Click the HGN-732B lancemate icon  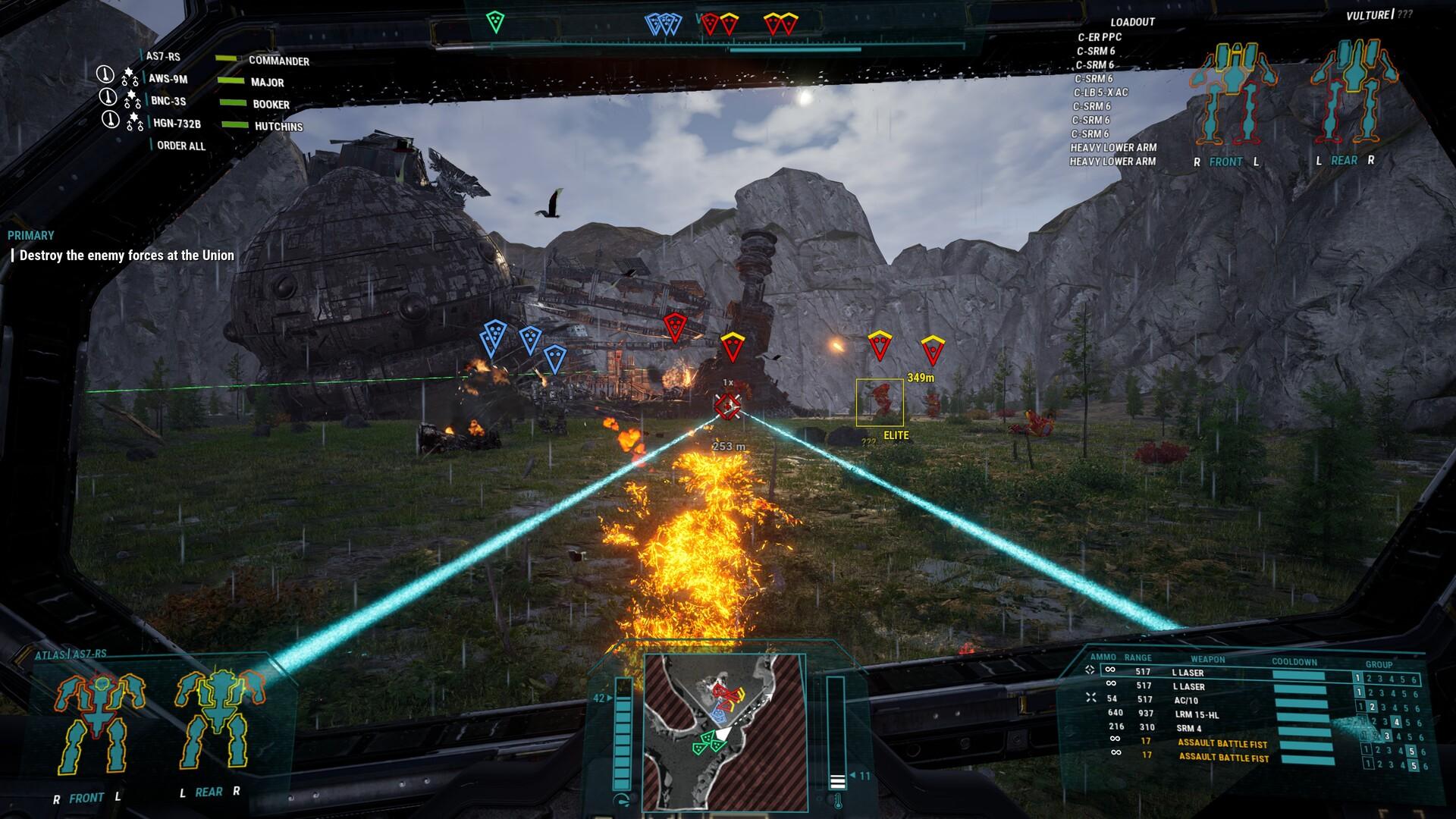pos(112,119)
